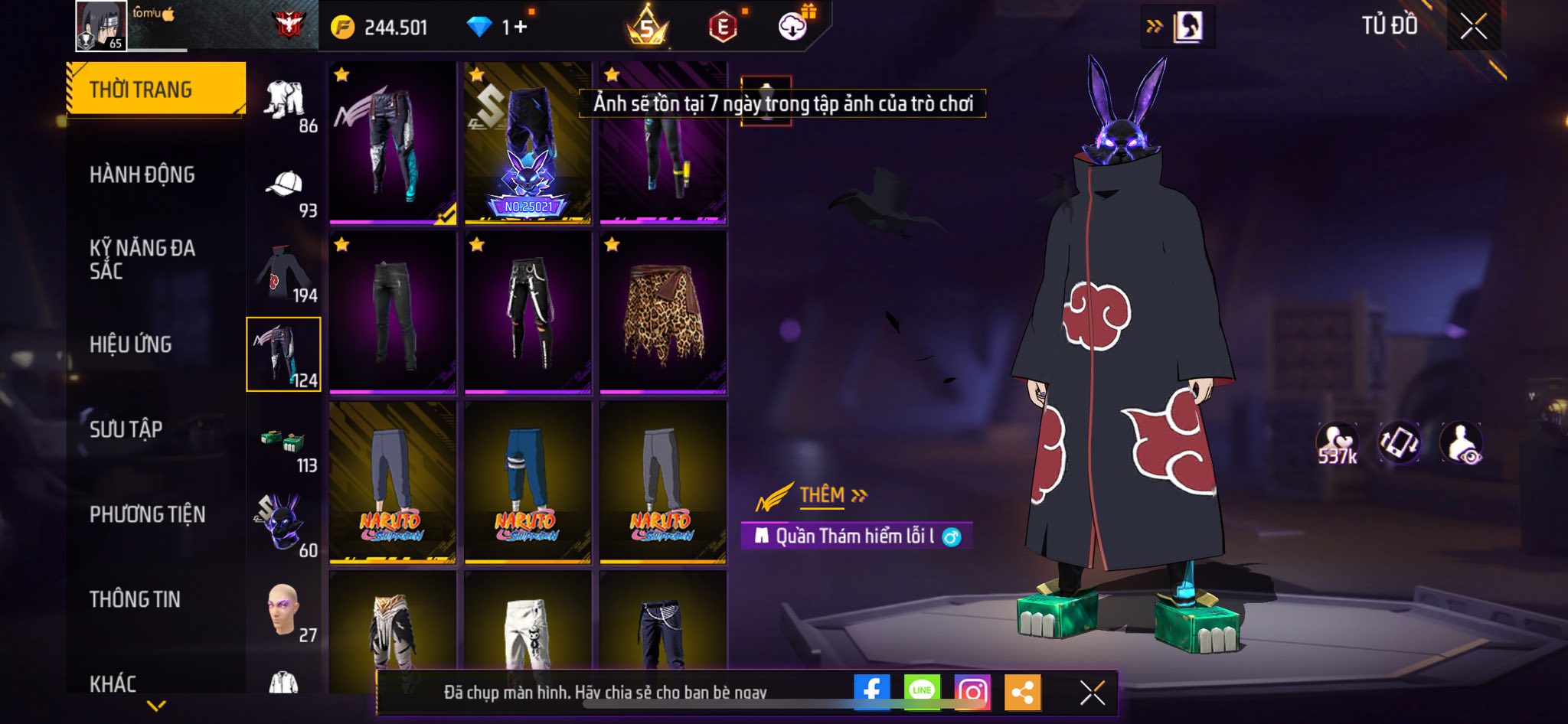This screenshot has width=1568, height=724.
Task: Open the Thời Trang category tab
Action: (x=156, y=90)
